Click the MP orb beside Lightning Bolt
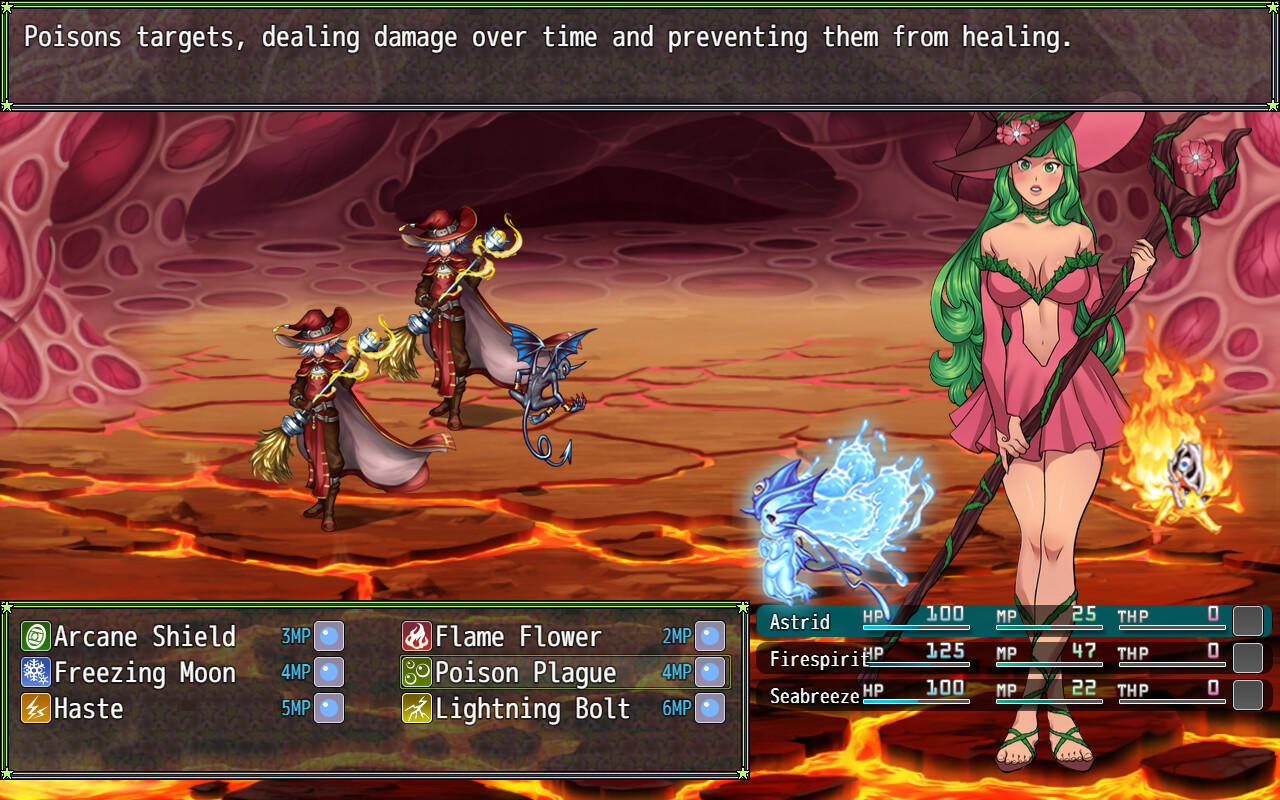Viewport: 1280px width, 800px height. [x=708, y=708]
